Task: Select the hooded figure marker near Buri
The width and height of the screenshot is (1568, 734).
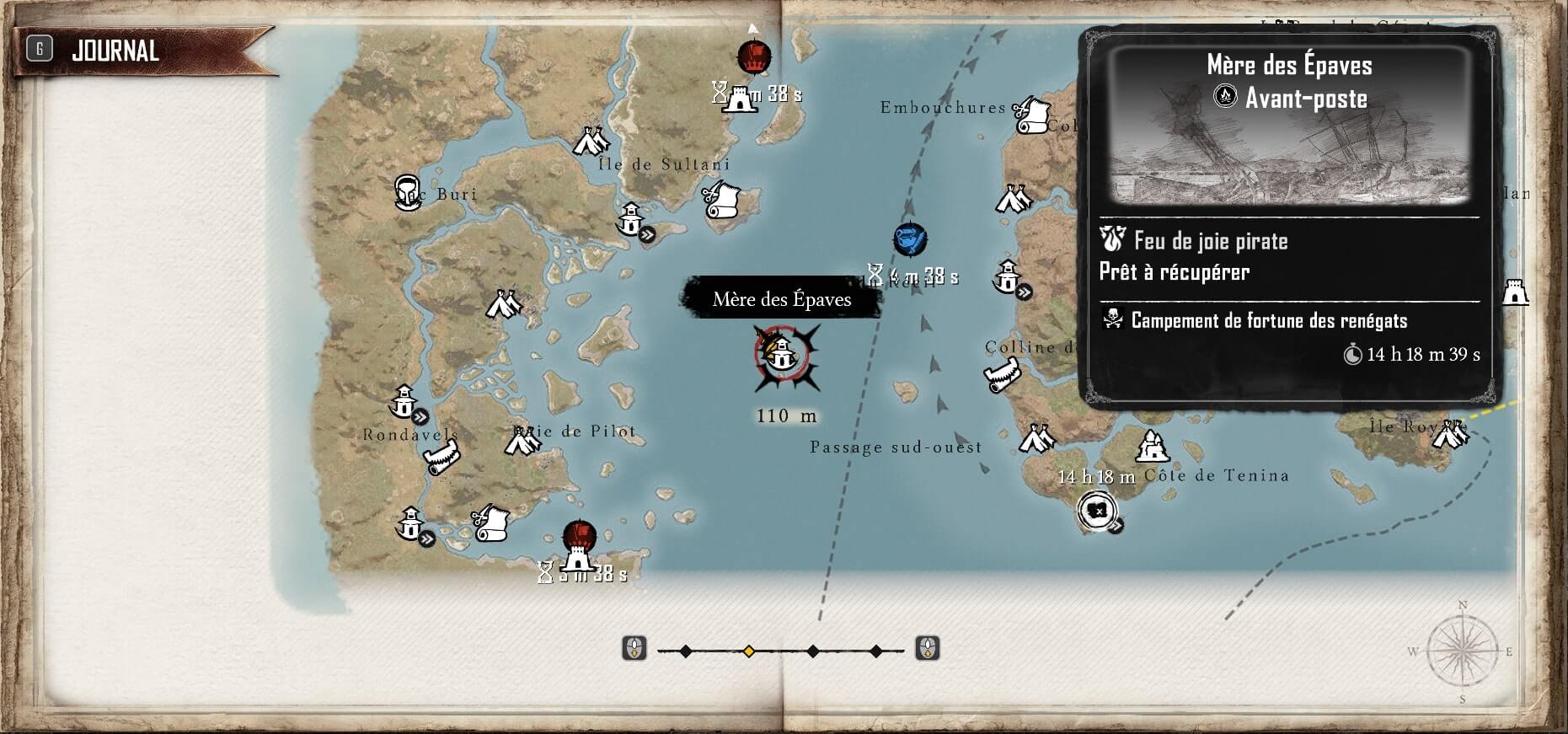Action: 408,192
